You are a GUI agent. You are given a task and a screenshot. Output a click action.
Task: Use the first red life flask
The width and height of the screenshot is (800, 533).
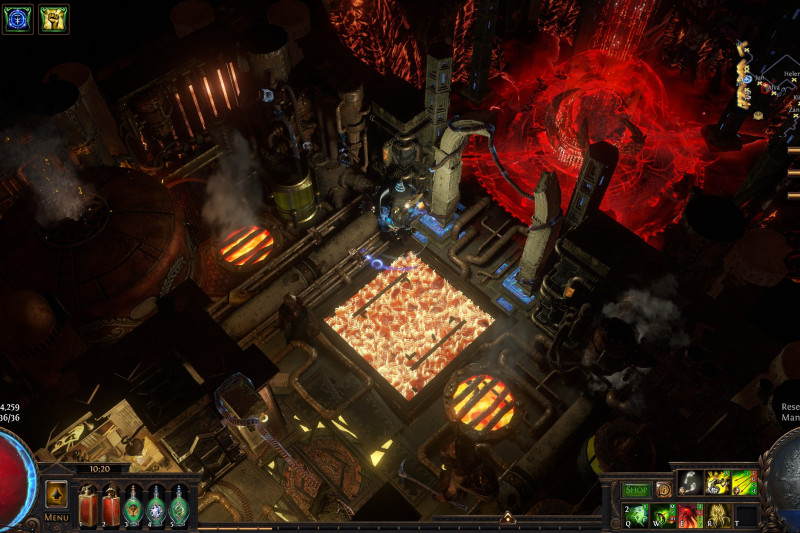tap(88, 503)
